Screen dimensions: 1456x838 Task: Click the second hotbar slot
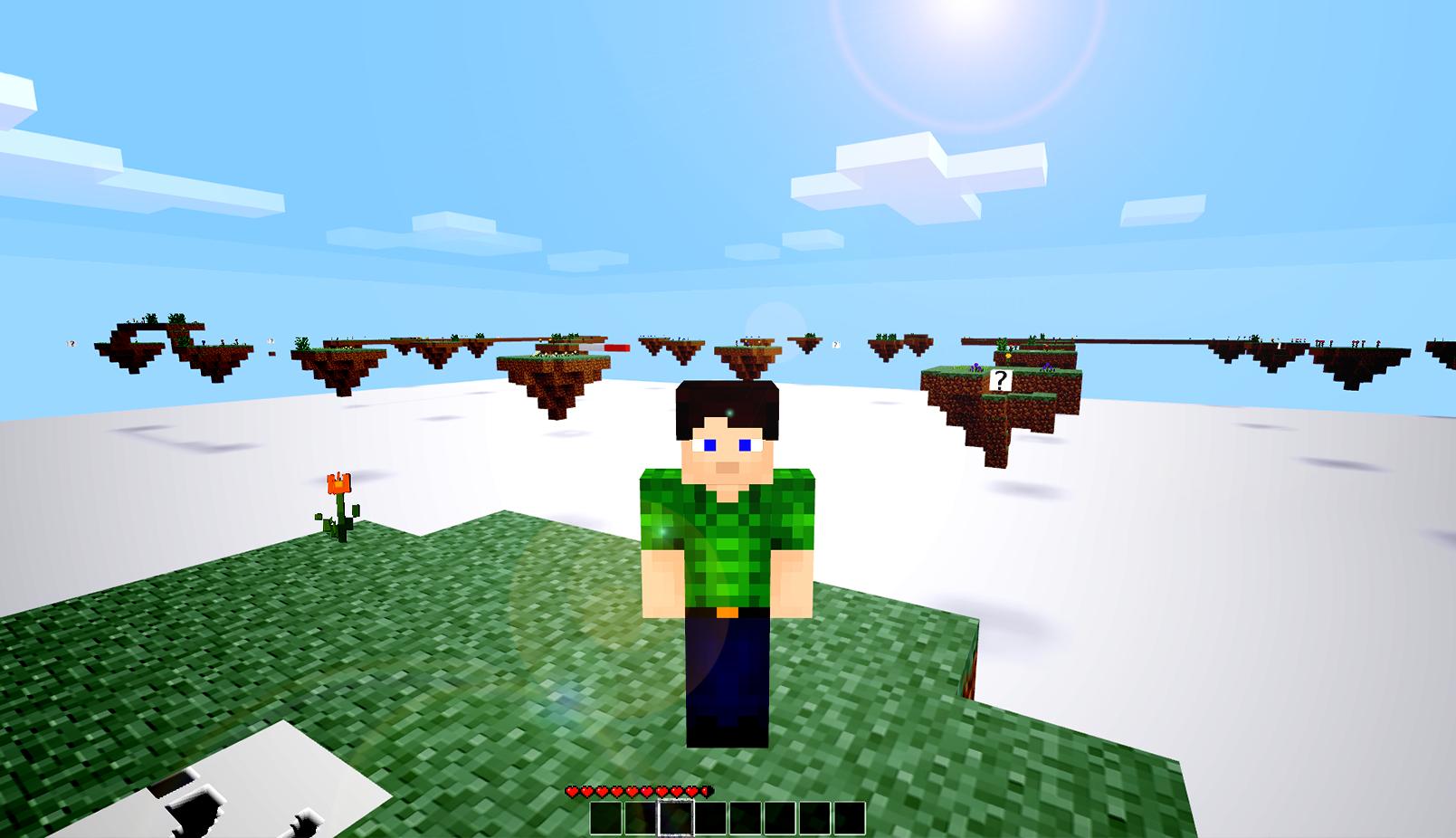coord(640,818)
